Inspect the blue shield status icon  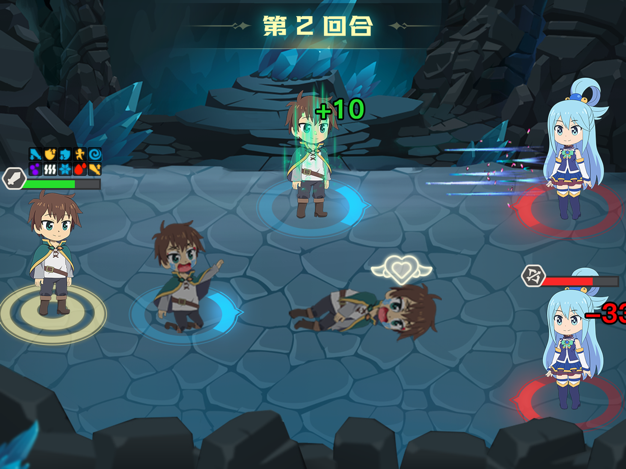pyautogui.click(x=65, y=155)
